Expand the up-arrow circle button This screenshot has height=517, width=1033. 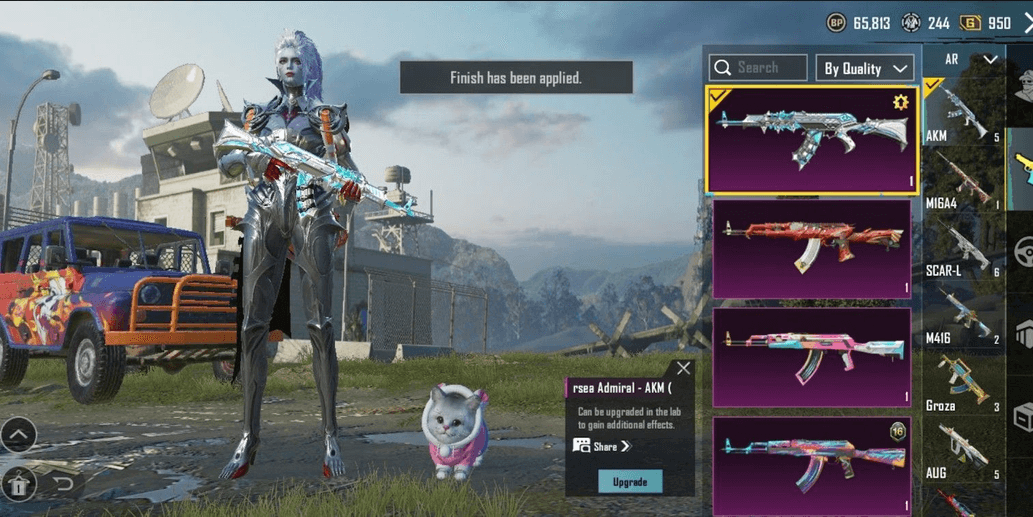tap(18, 434)
